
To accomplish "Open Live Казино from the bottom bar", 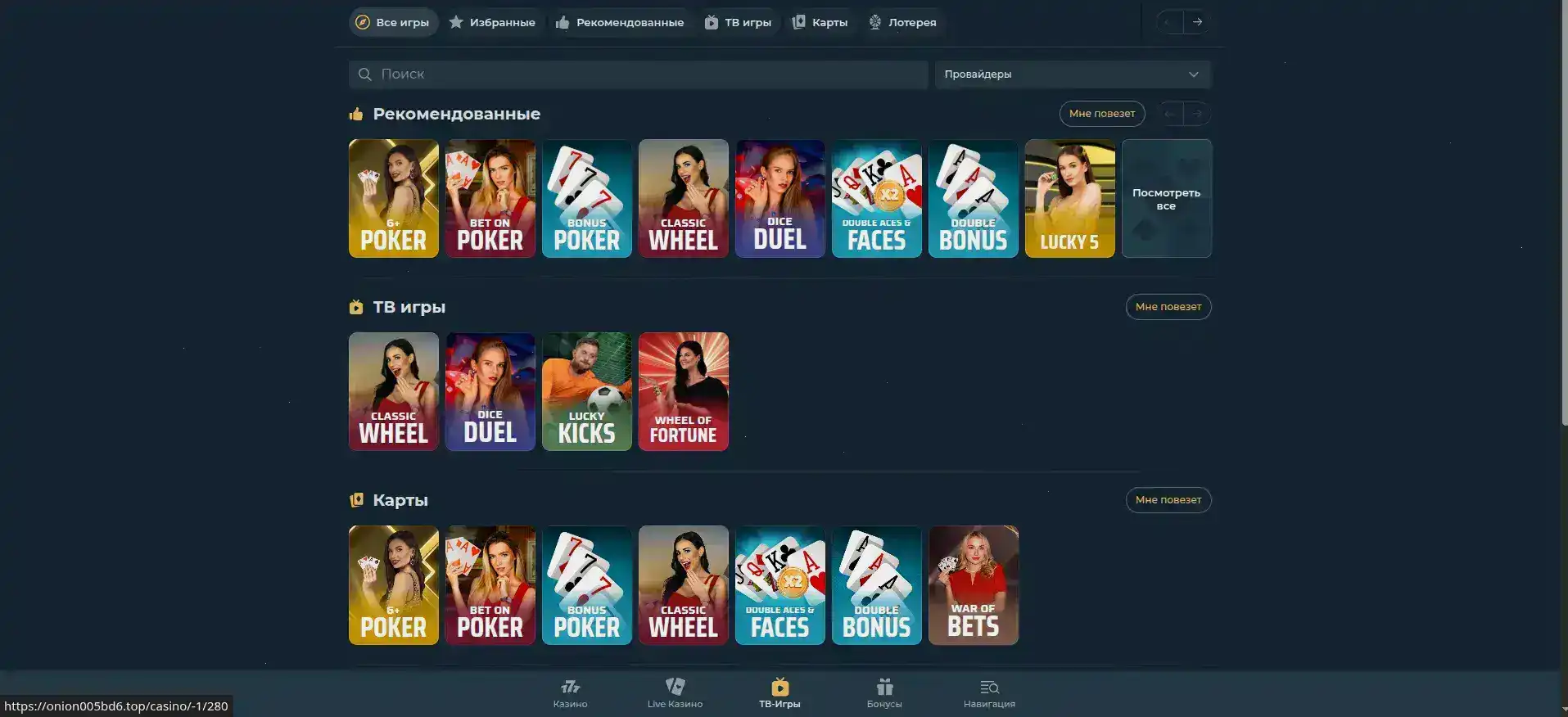I will pos(674,686).
